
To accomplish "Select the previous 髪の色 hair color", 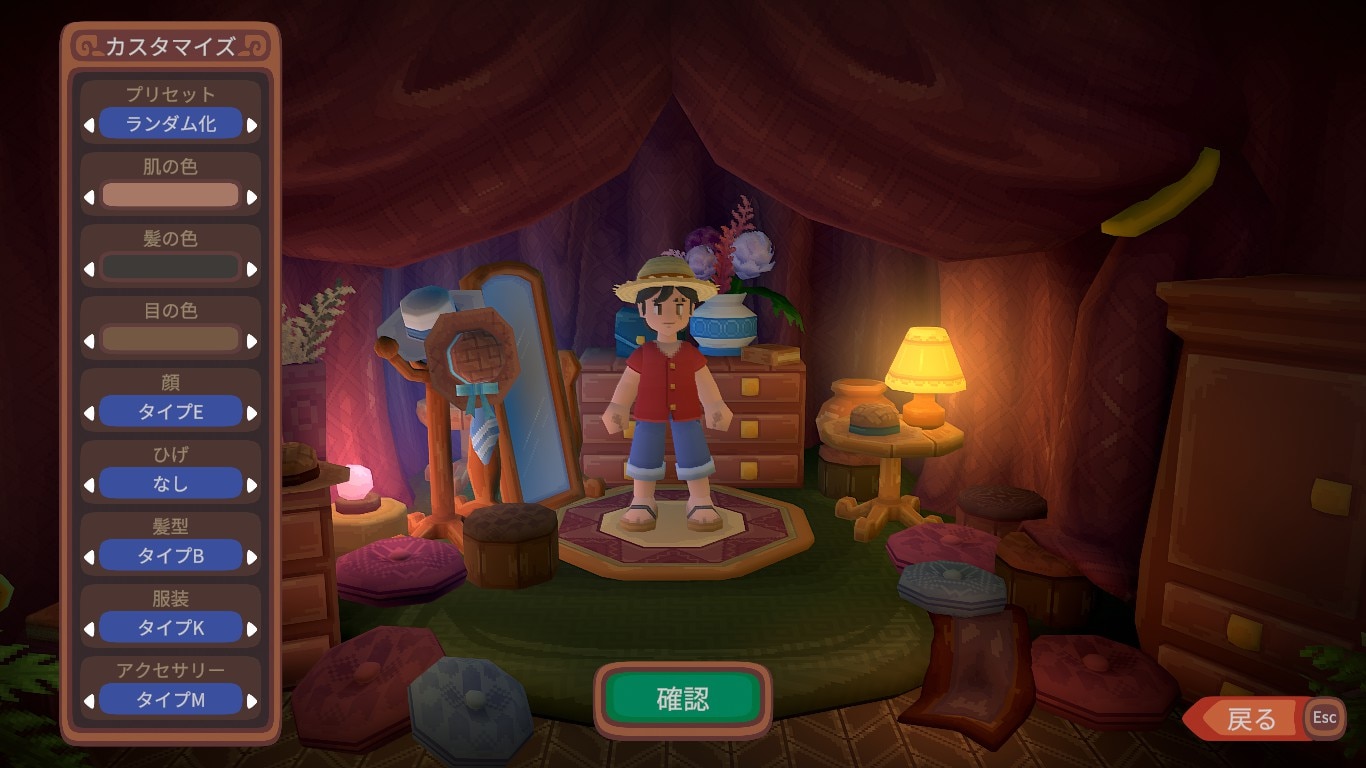I will pyautogui.click(x=88, y=267).
